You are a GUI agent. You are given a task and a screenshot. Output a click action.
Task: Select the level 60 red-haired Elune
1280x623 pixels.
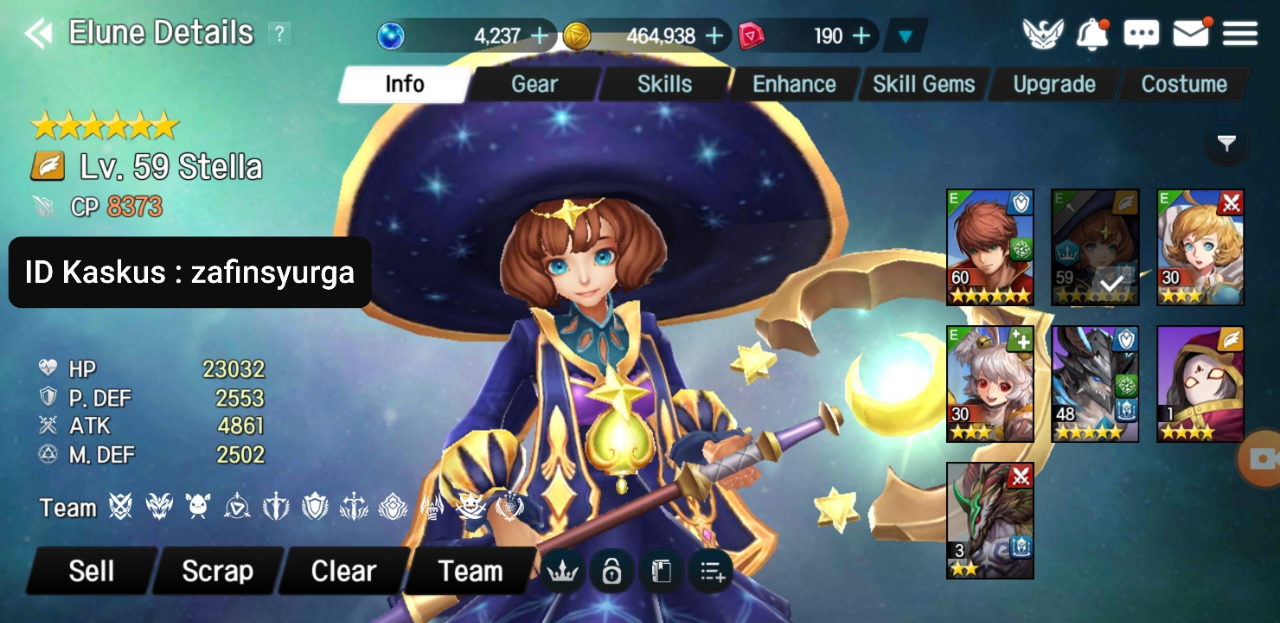coord(990,247)
